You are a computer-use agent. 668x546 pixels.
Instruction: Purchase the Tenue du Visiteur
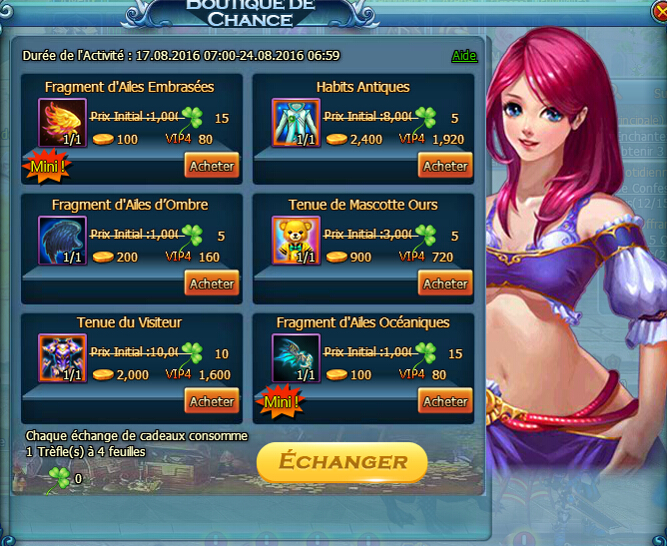click(211, 402)
